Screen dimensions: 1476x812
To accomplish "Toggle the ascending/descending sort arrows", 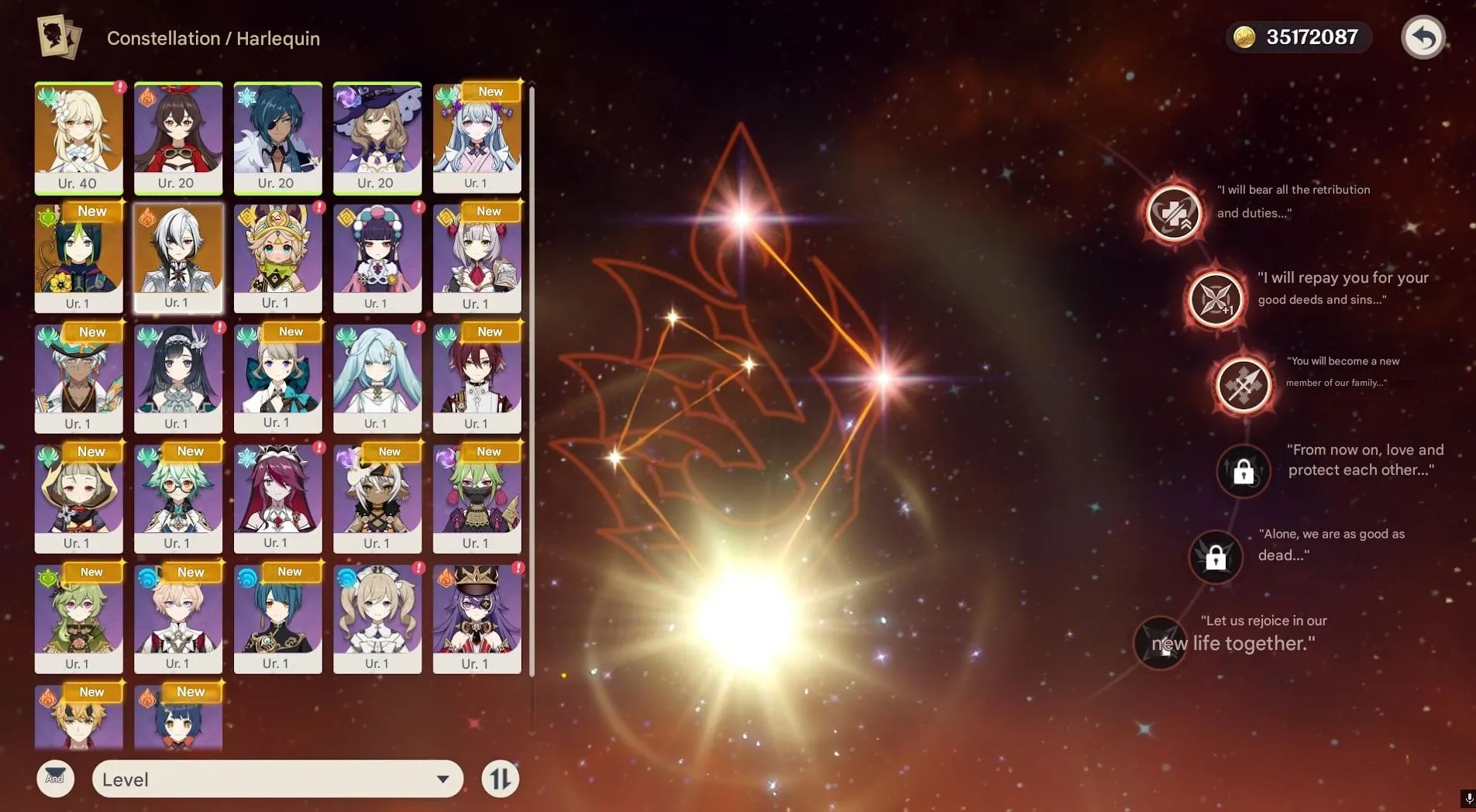I will pos(500,779).
